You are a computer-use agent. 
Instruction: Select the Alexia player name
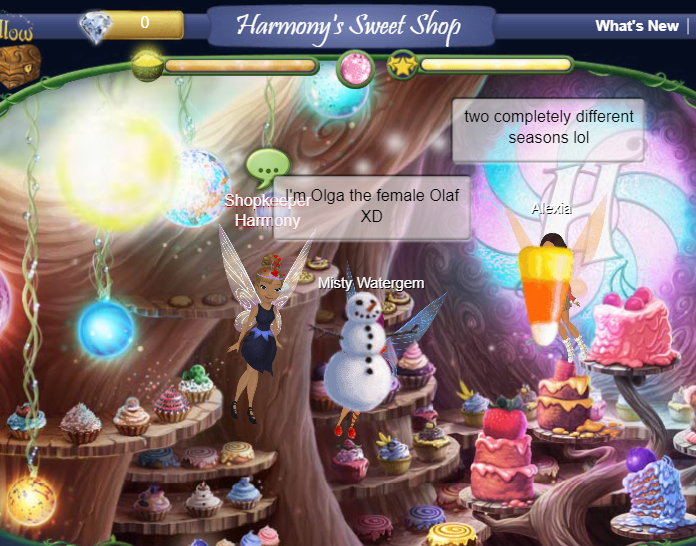(551, 208)
